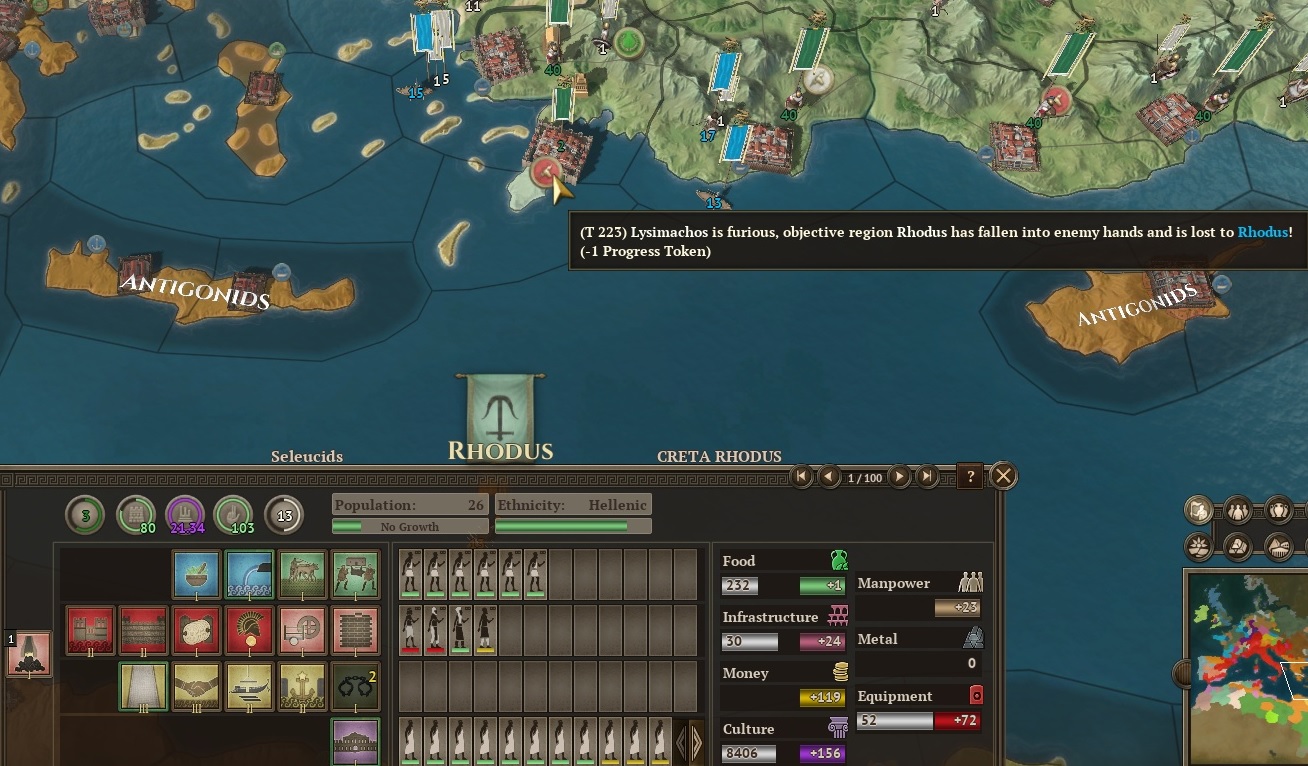Click the cattle livestock building icon
This screenshot has width=1308, height=766.
pos(302,574)
